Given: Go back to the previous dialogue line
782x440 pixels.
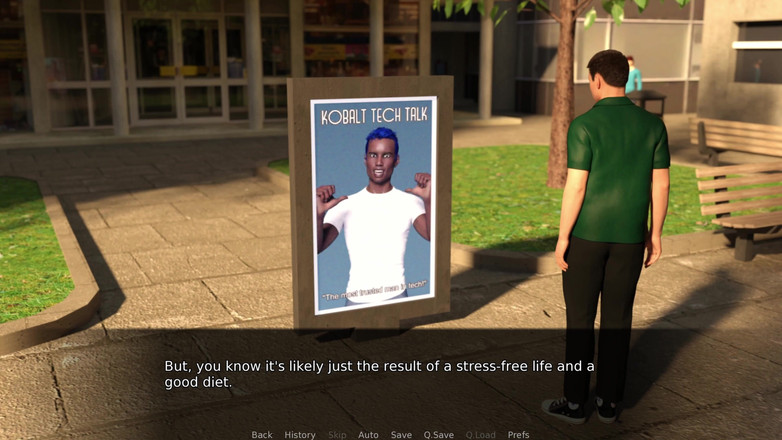Looking at the screenshot, I should point(262,435).
